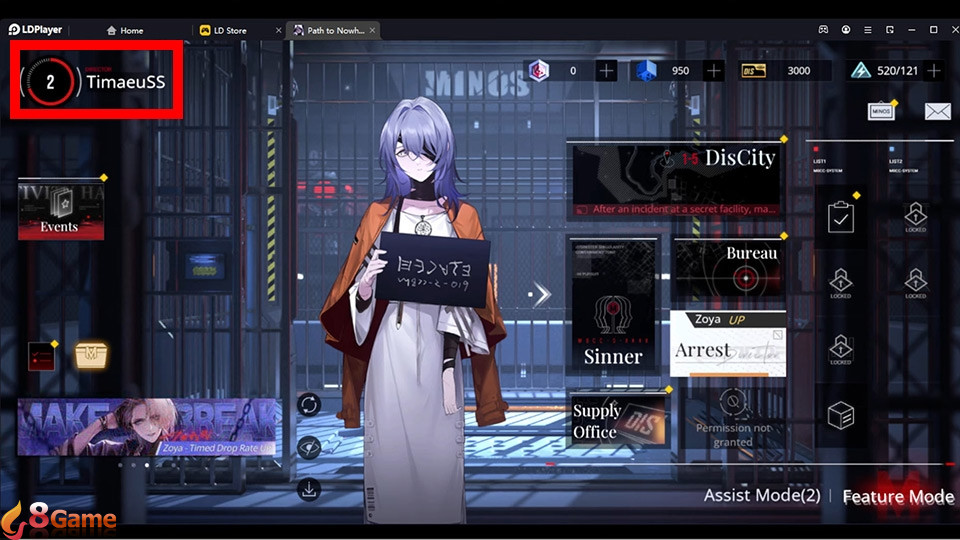Viewport: 960px width, 540px height.
Task: Click the download arrow icon
Action: [309, 489]
